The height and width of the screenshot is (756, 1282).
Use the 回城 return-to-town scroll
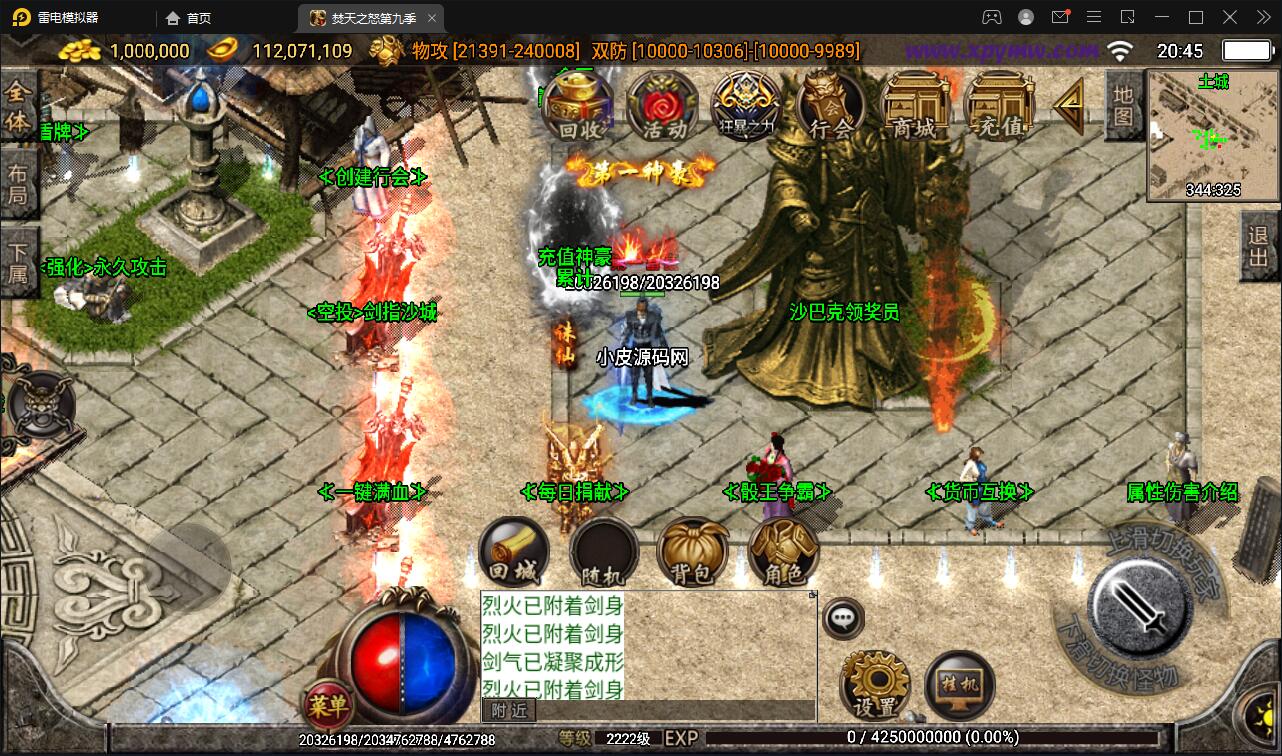click(514, 553)
